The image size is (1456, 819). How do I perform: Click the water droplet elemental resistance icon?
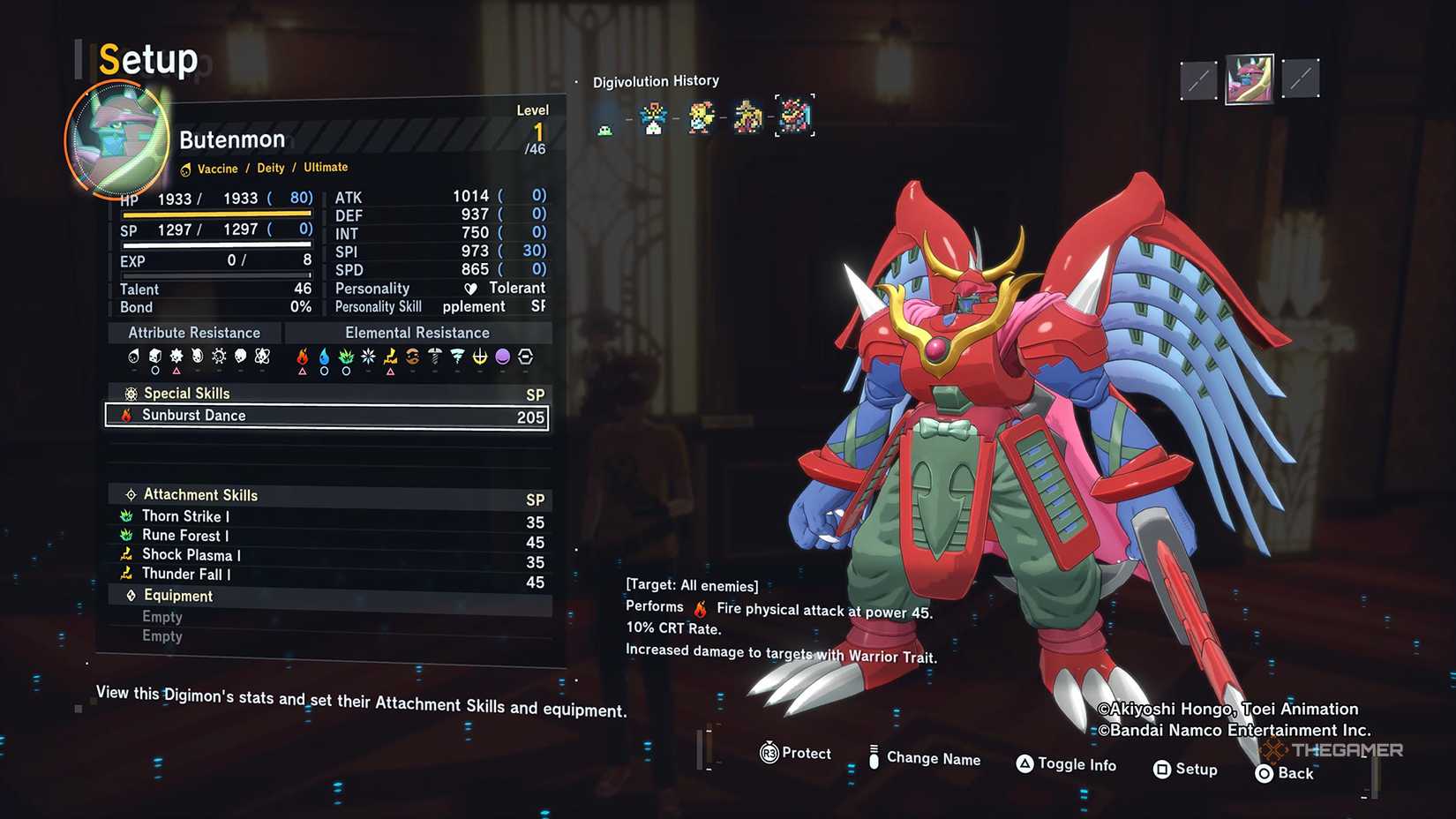click(326, 357)
